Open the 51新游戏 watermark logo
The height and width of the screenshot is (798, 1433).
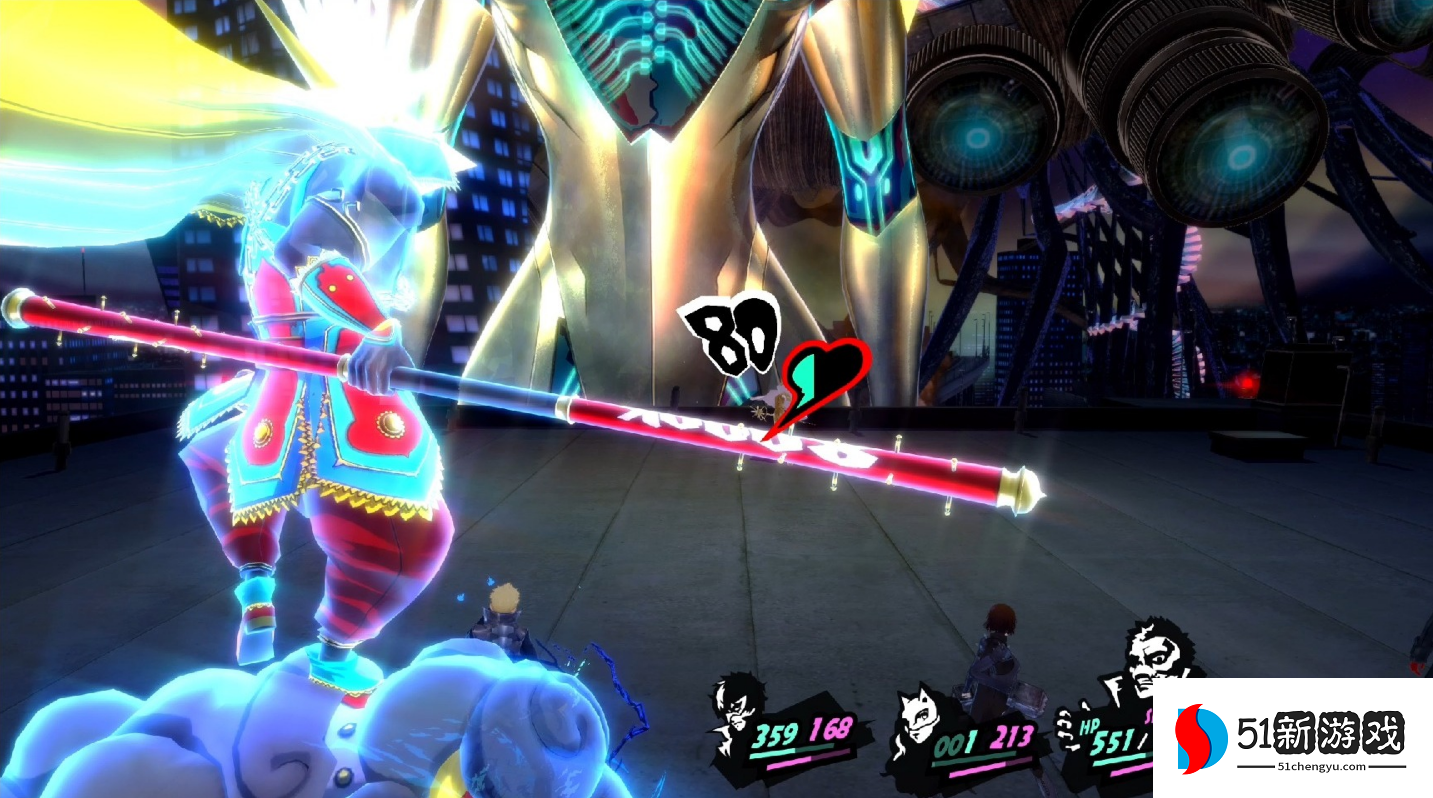pos(1290,740)
